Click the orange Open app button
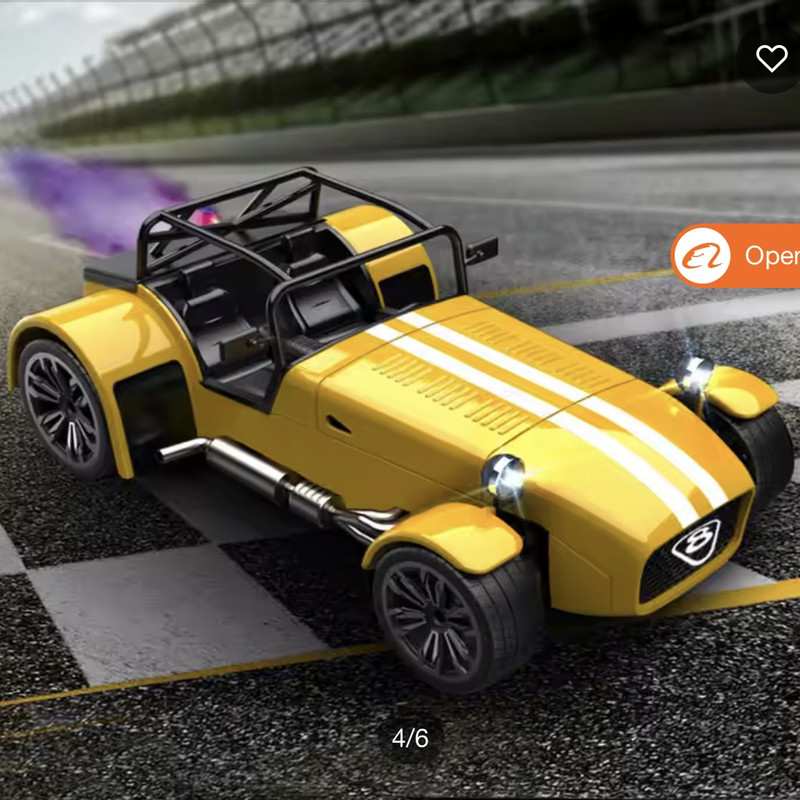Screen dimensions: 800x800 tap(737, 256)
